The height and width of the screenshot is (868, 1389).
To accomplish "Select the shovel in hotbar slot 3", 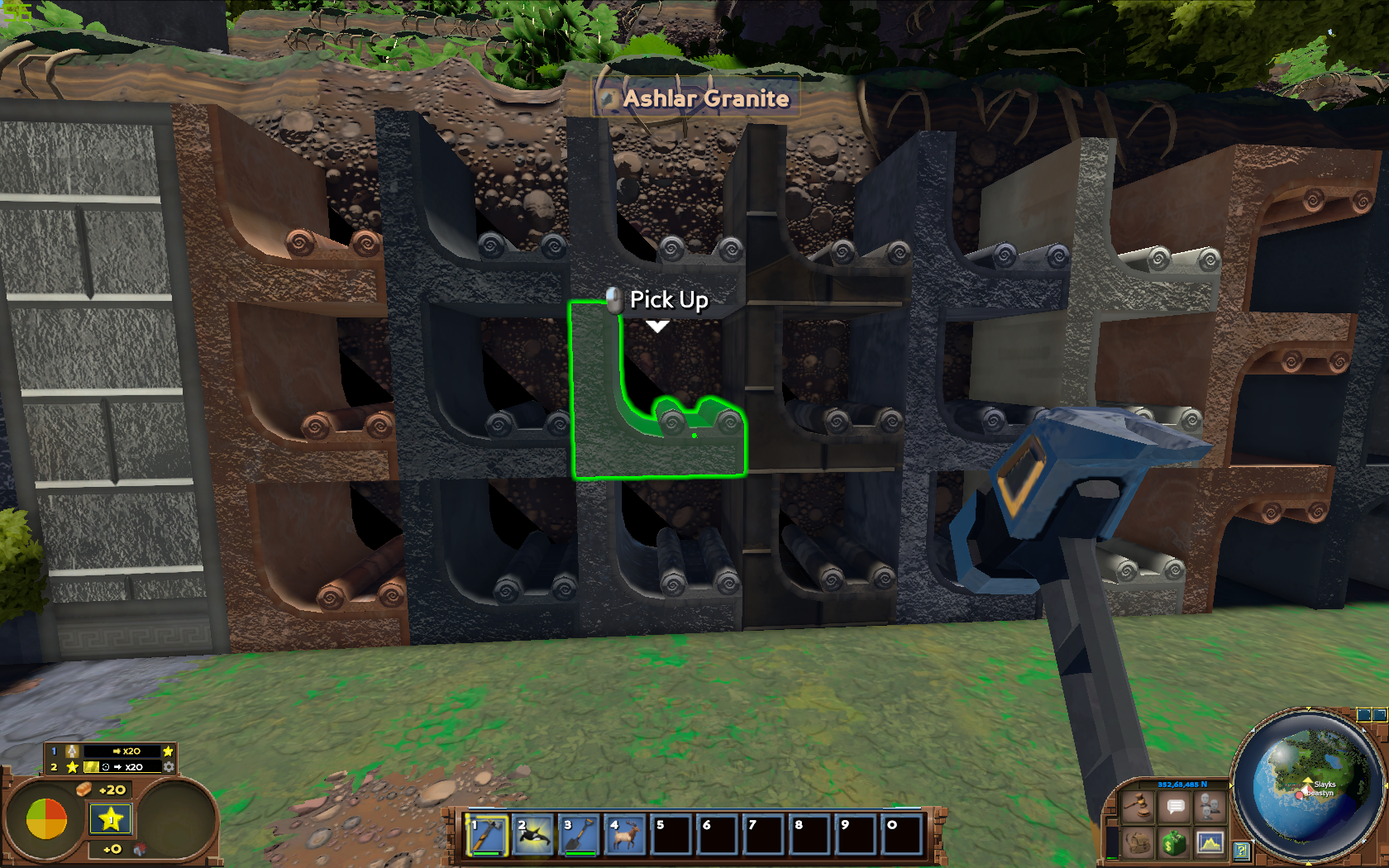I will pos(580,834).
